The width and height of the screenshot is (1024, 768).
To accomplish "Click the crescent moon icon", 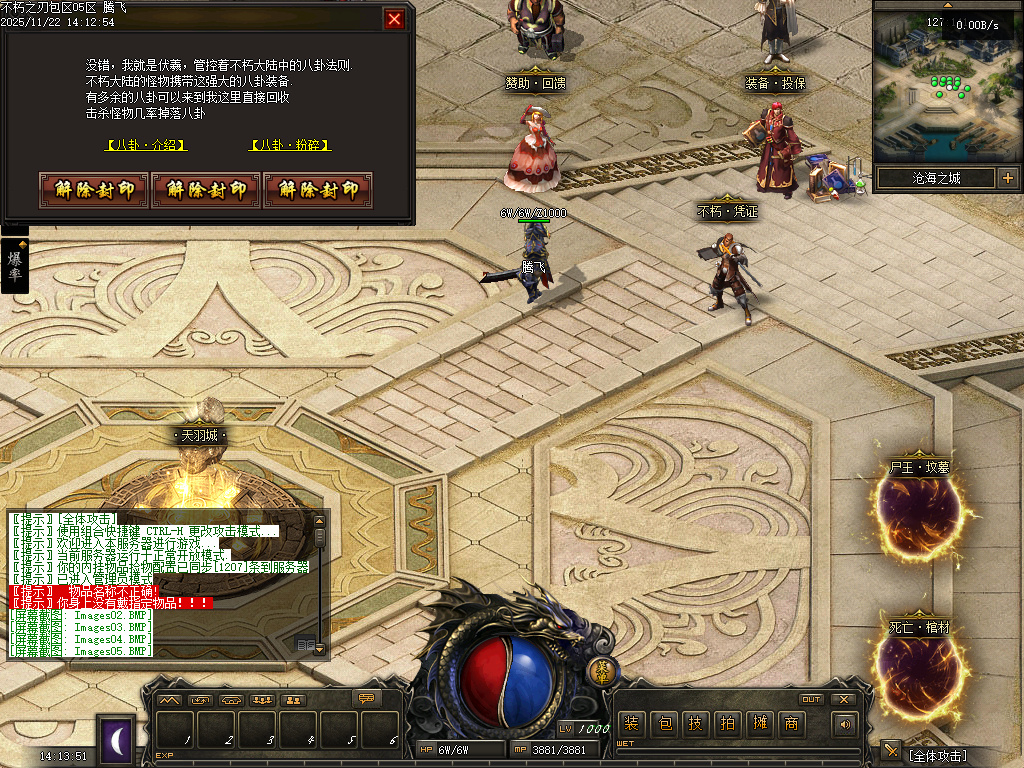I will [x=117, y=740].
